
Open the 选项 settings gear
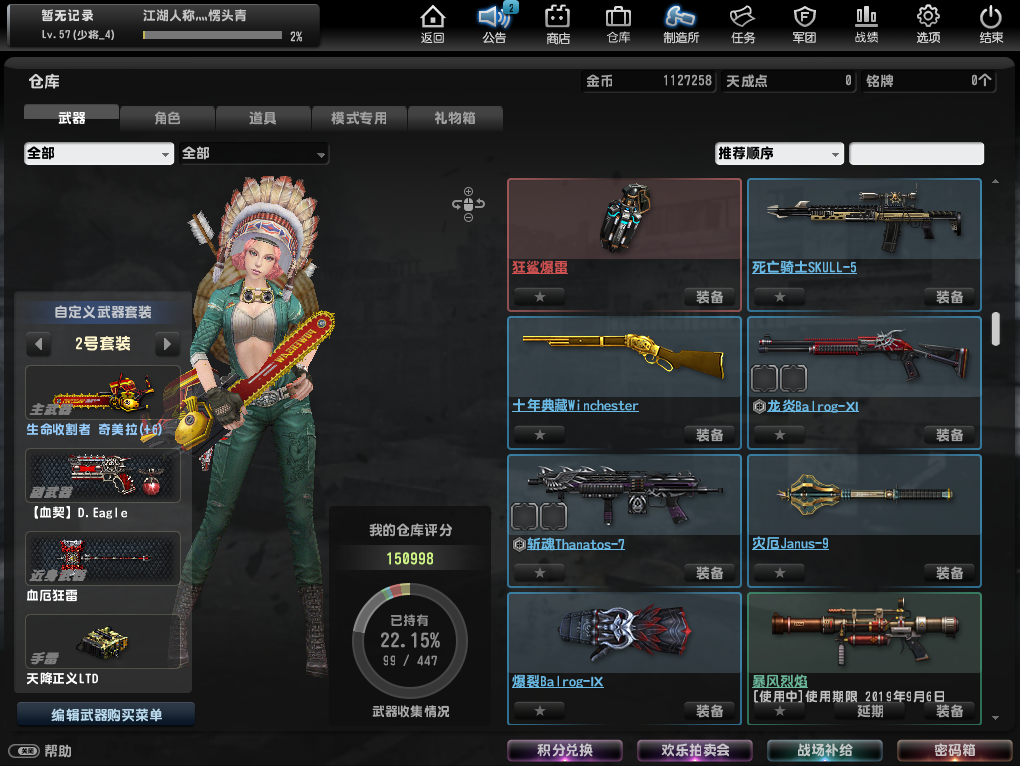pos(928,24)
